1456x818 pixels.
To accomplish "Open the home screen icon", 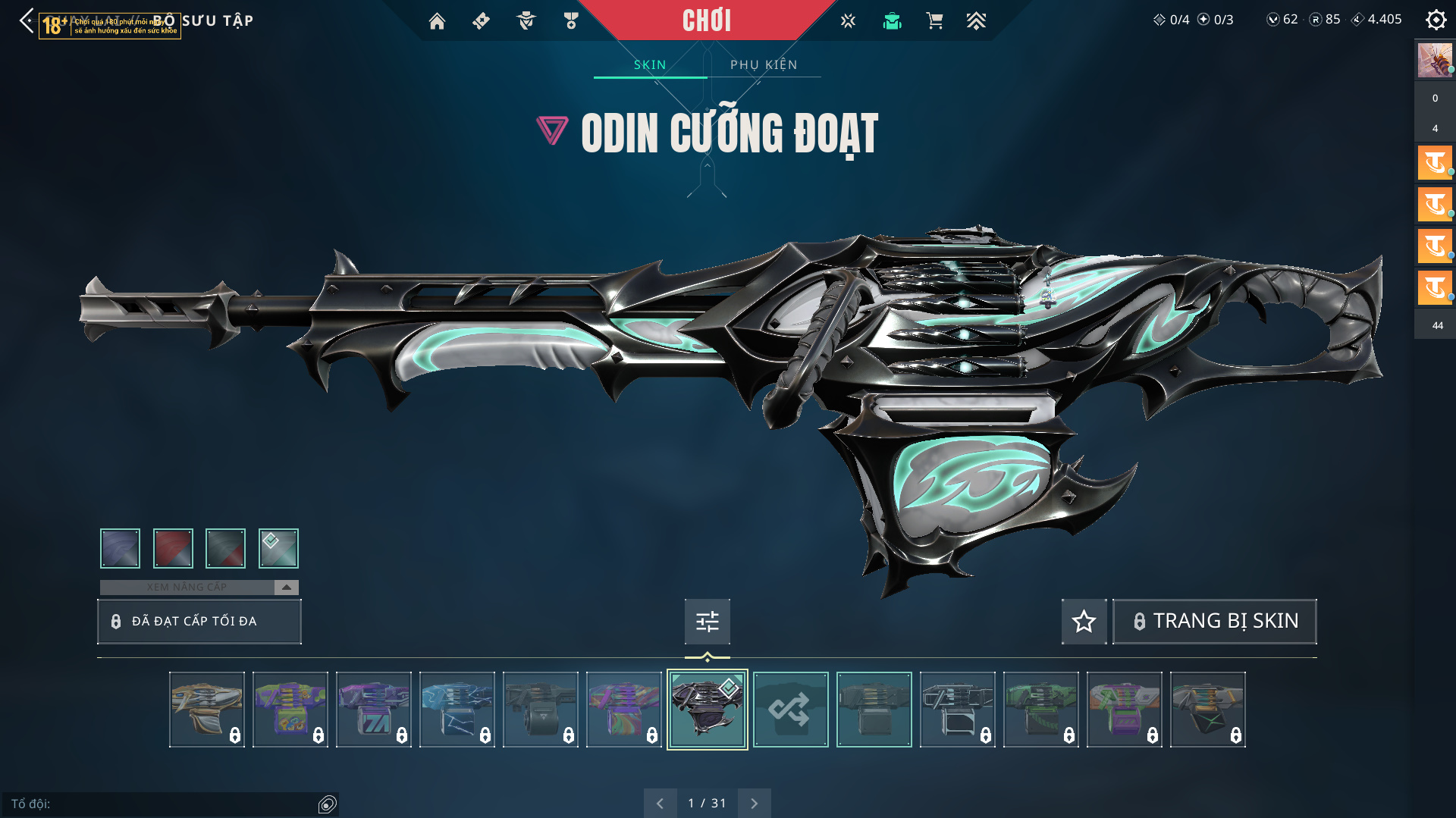I will (x=437, y=21).
